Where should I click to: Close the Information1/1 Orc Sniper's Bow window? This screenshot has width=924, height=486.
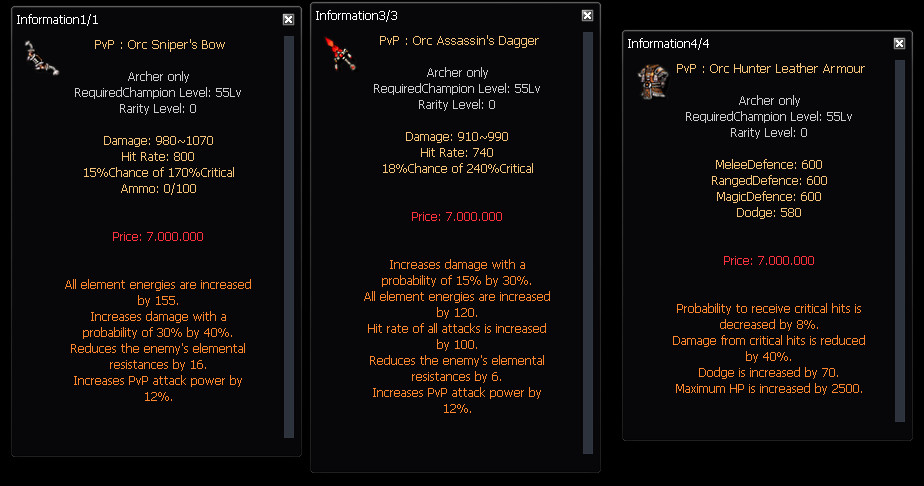pos(288,19)
